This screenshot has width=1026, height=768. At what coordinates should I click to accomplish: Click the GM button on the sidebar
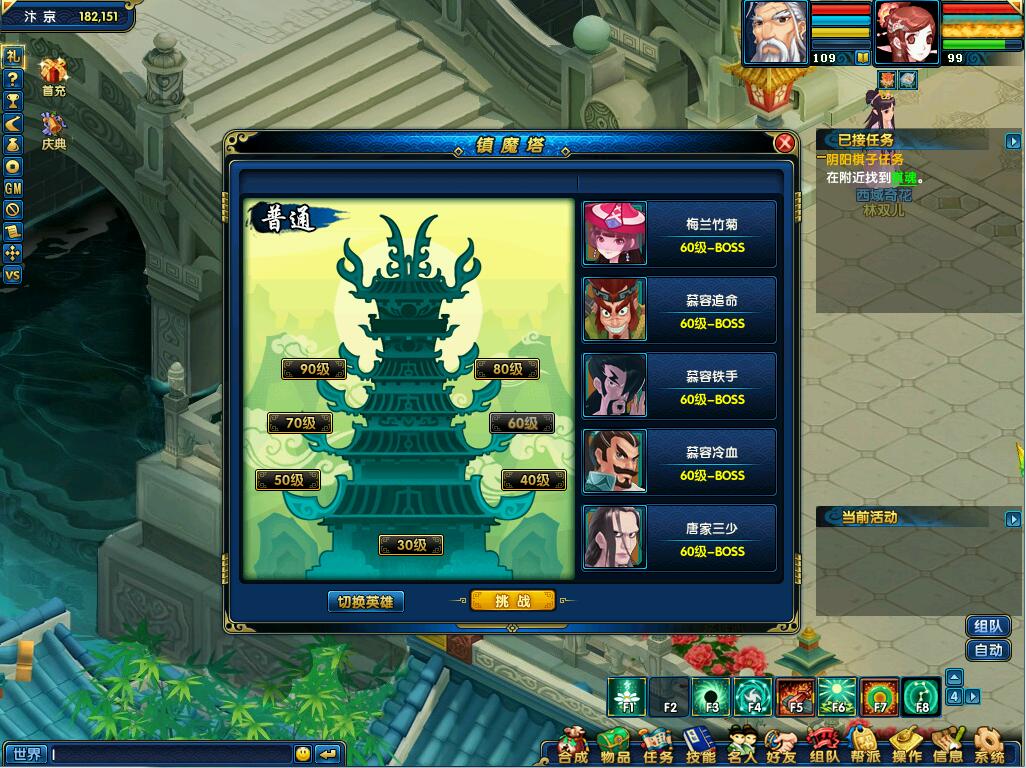pos(13,187)
